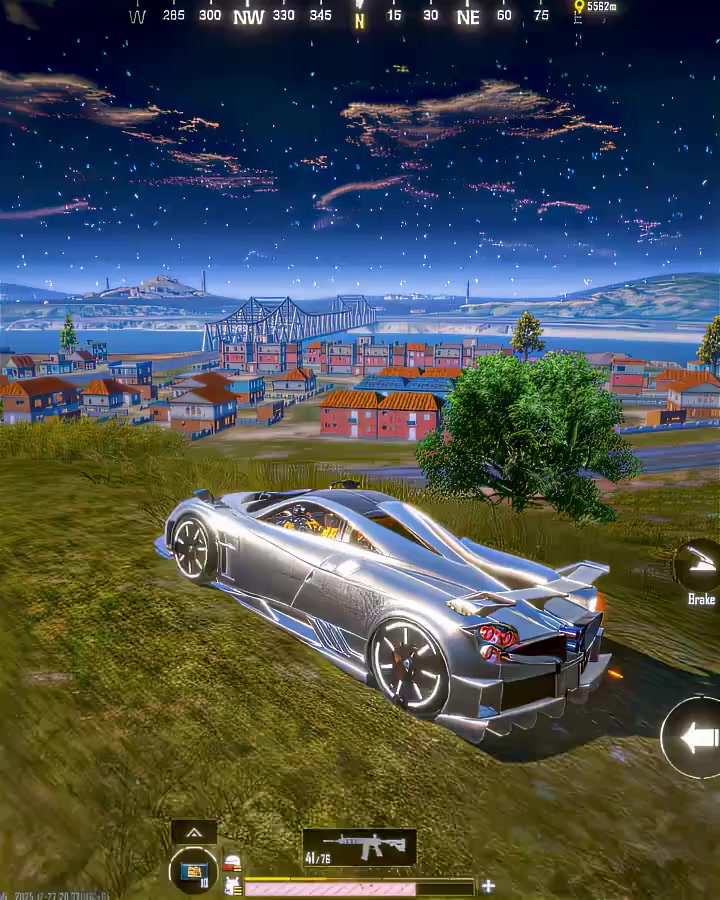Expand the item panel with up-arrow
Image resolution: width=720 pixels, height=900 pixels.
[194, 832]
